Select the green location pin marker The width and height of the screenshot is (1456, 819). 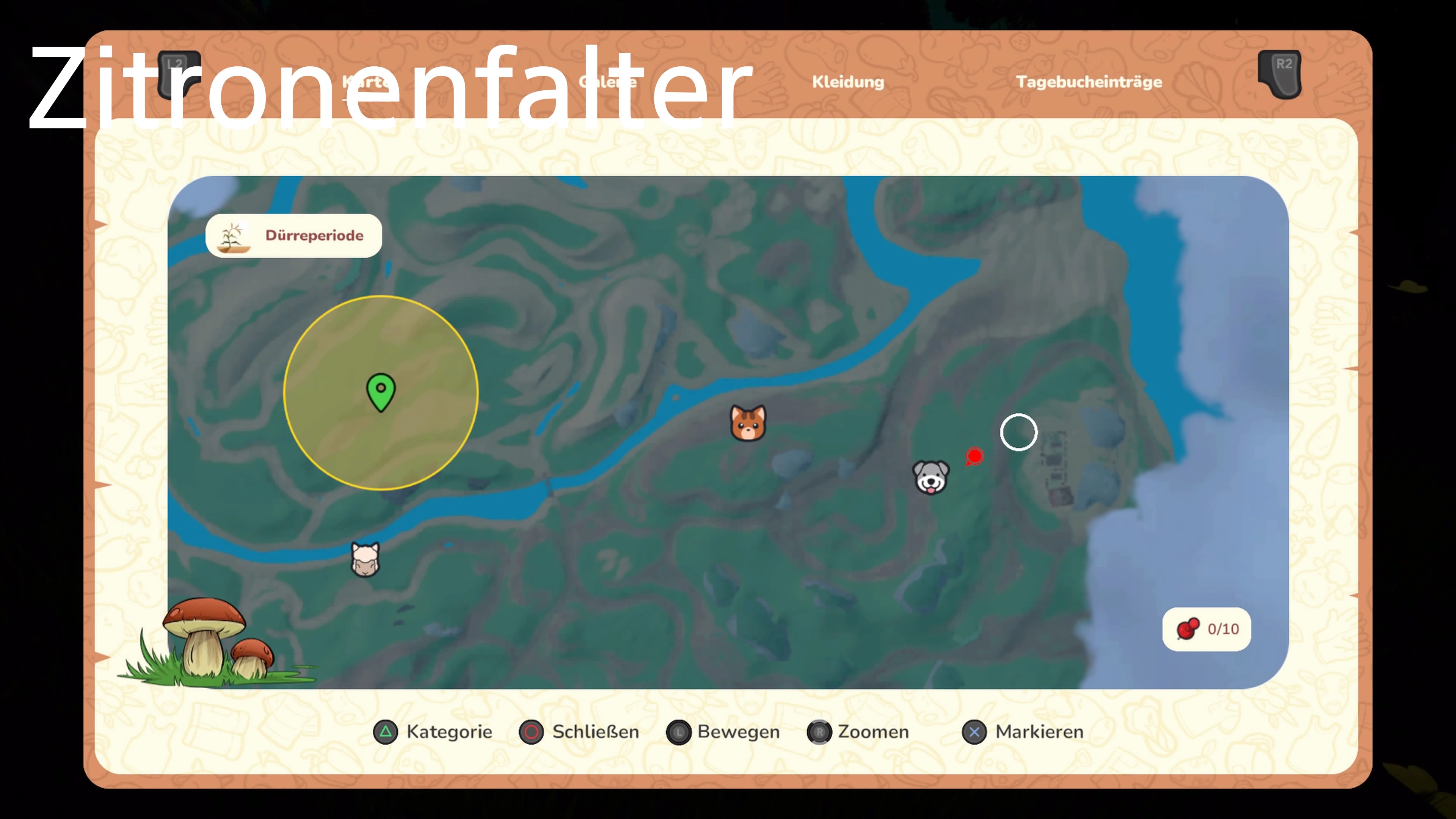click(x=381, y=391)
